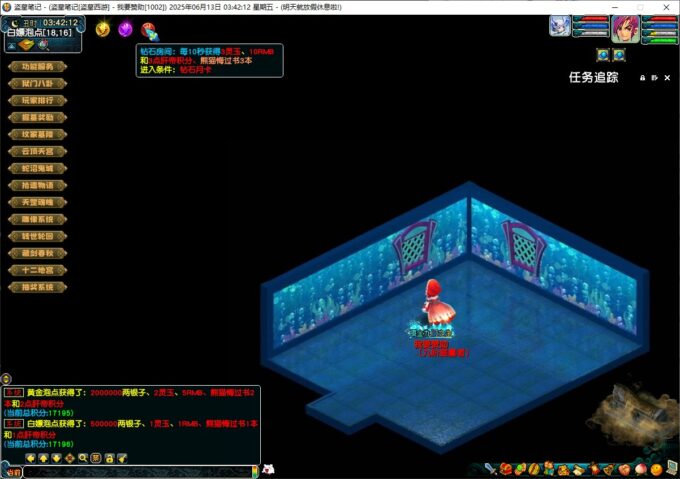
Task: Open the 抽奖系统 lottery button
Action: (36, 287)
